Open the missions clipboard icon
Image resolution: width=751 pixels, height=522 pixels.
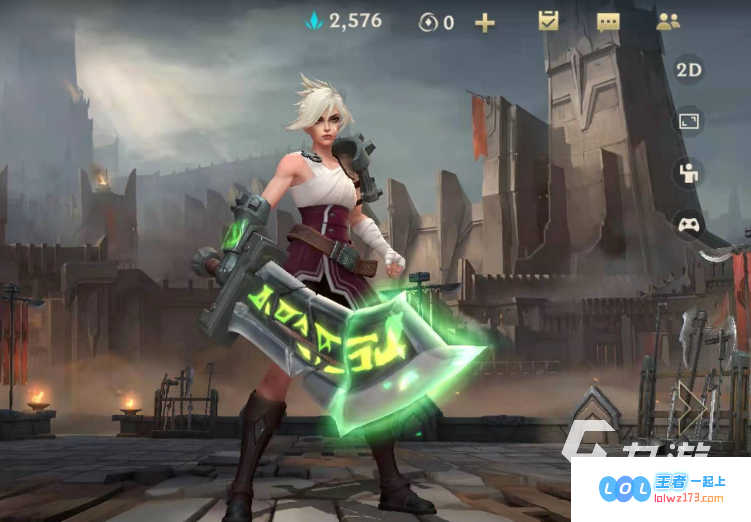click(x=548, y=21)
